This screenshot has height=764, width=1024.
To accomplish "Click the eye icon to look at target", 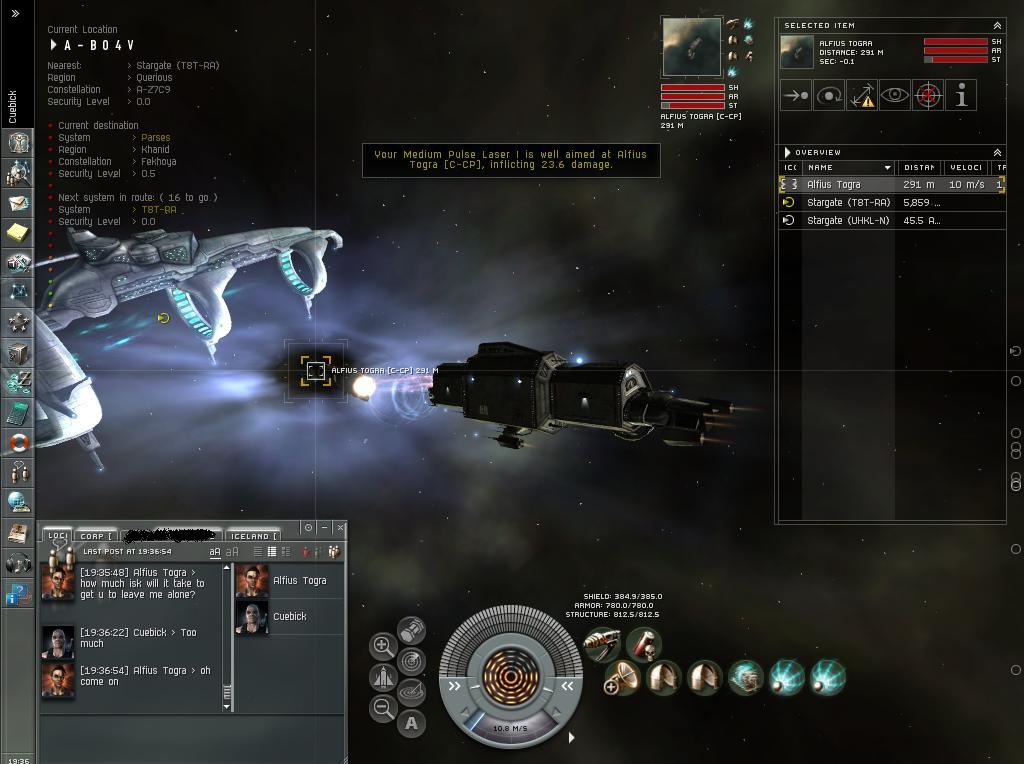I will click(895, 96).
